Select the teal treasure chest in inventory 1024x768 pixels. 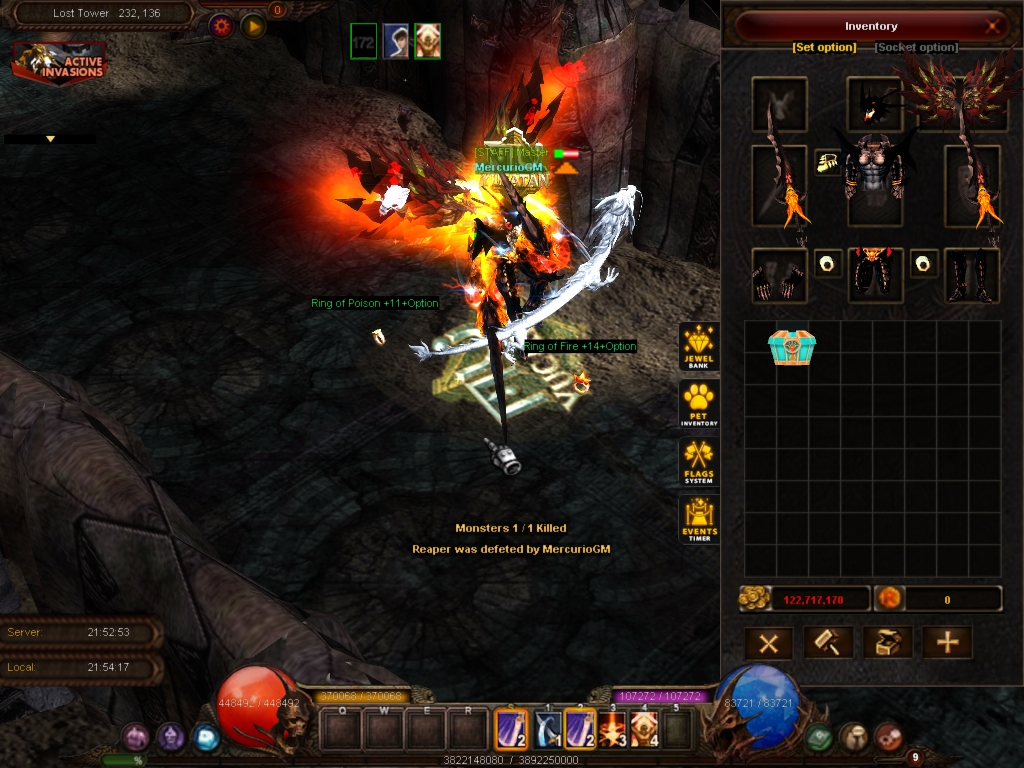[x=792, y=347]
